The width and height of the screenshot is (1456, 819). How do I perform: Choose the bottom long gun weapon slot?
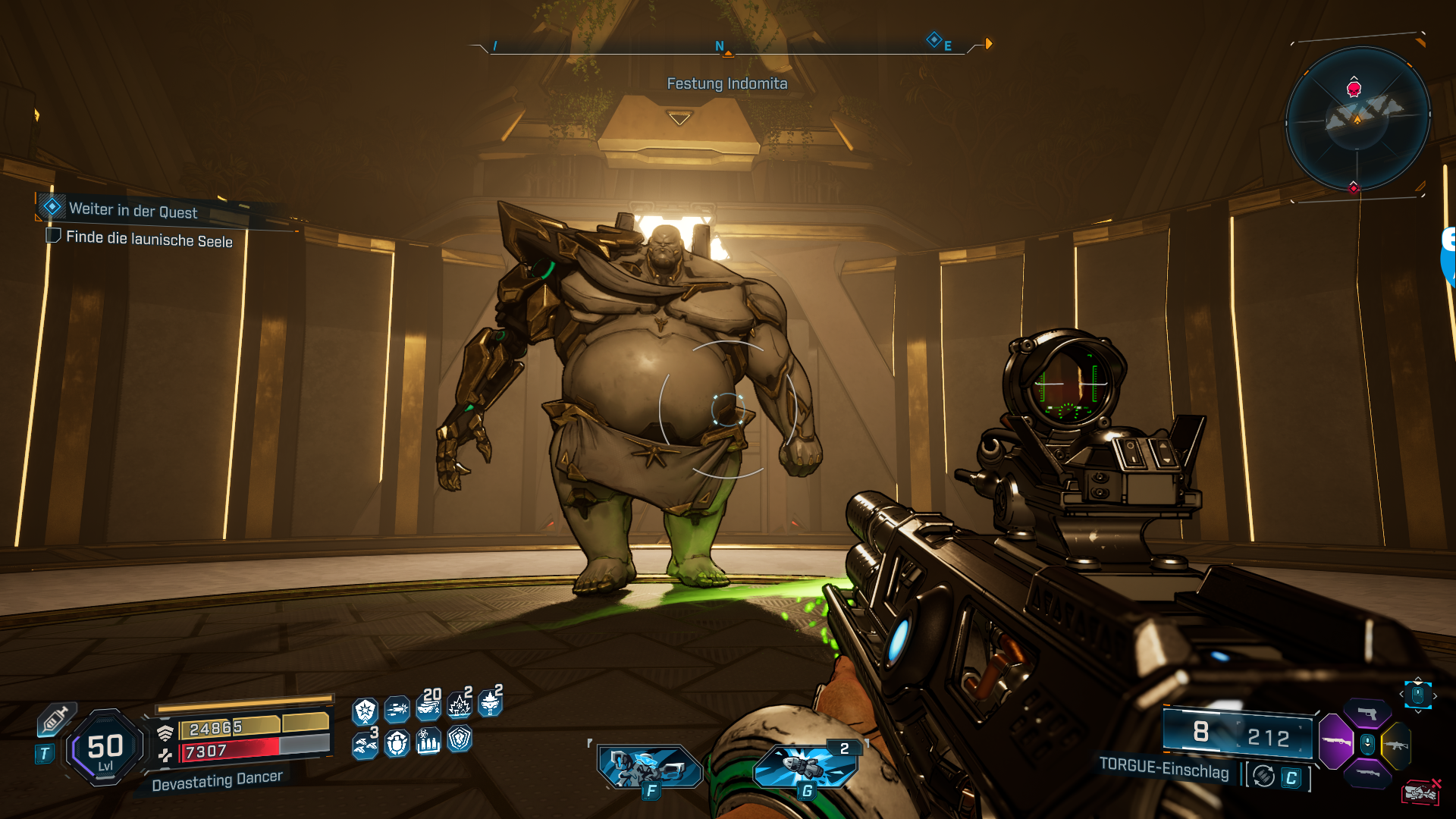(x=1367, y=773)
